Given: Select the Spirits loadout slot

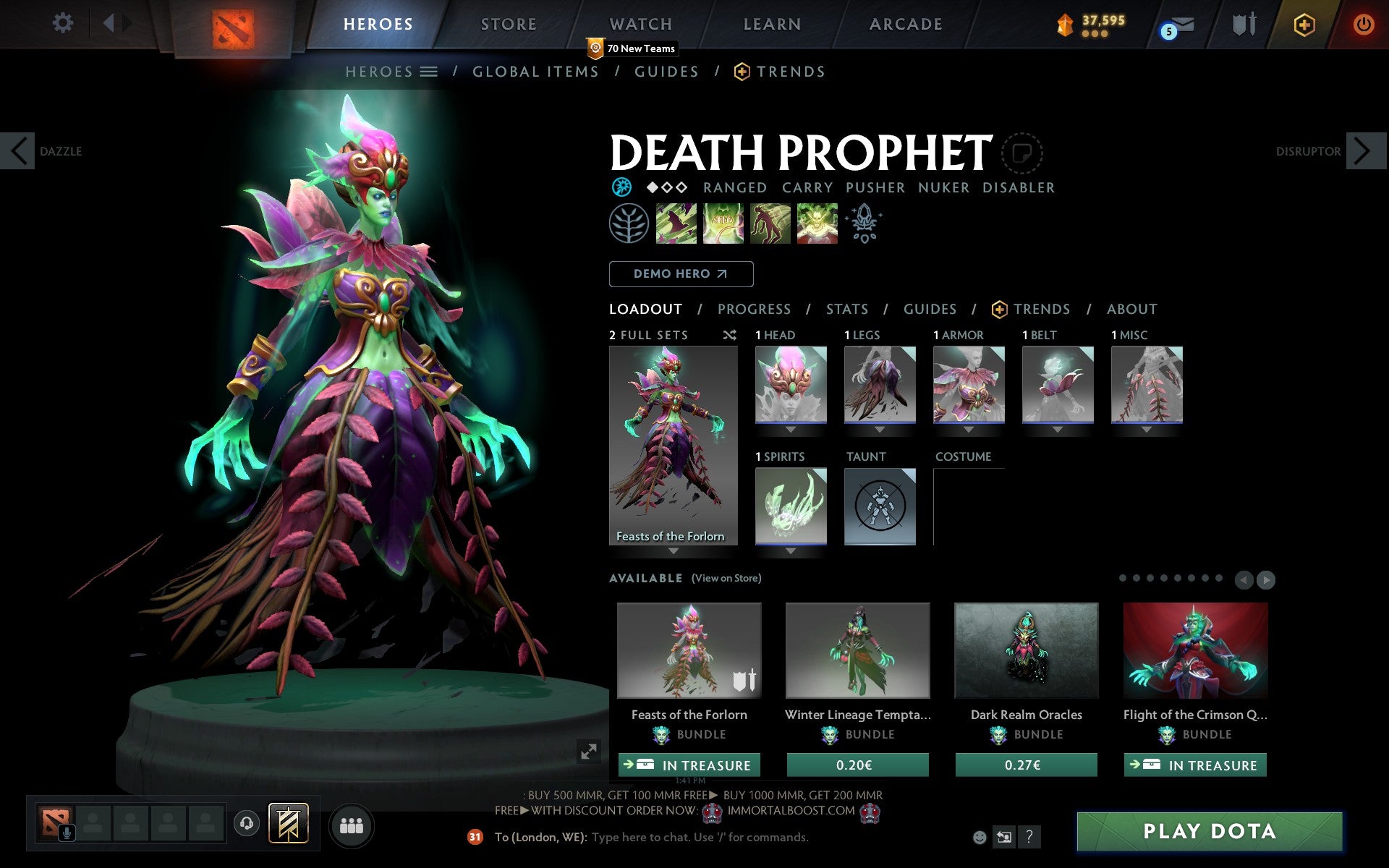Looking at the screenshot, I should (791, 506).
